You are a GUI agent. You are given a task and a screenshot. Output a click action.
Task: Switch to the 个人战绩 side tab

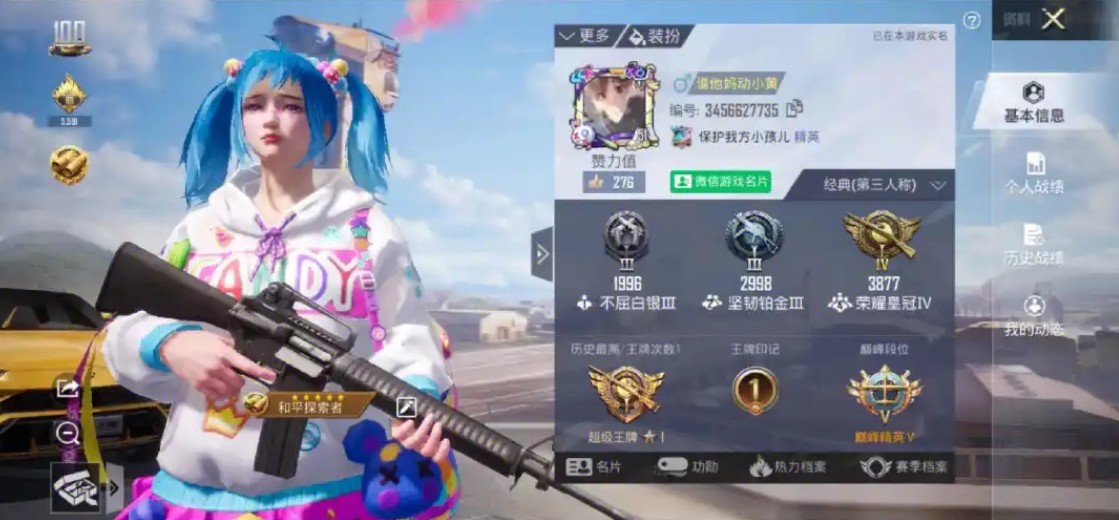tap(1033, 174)
